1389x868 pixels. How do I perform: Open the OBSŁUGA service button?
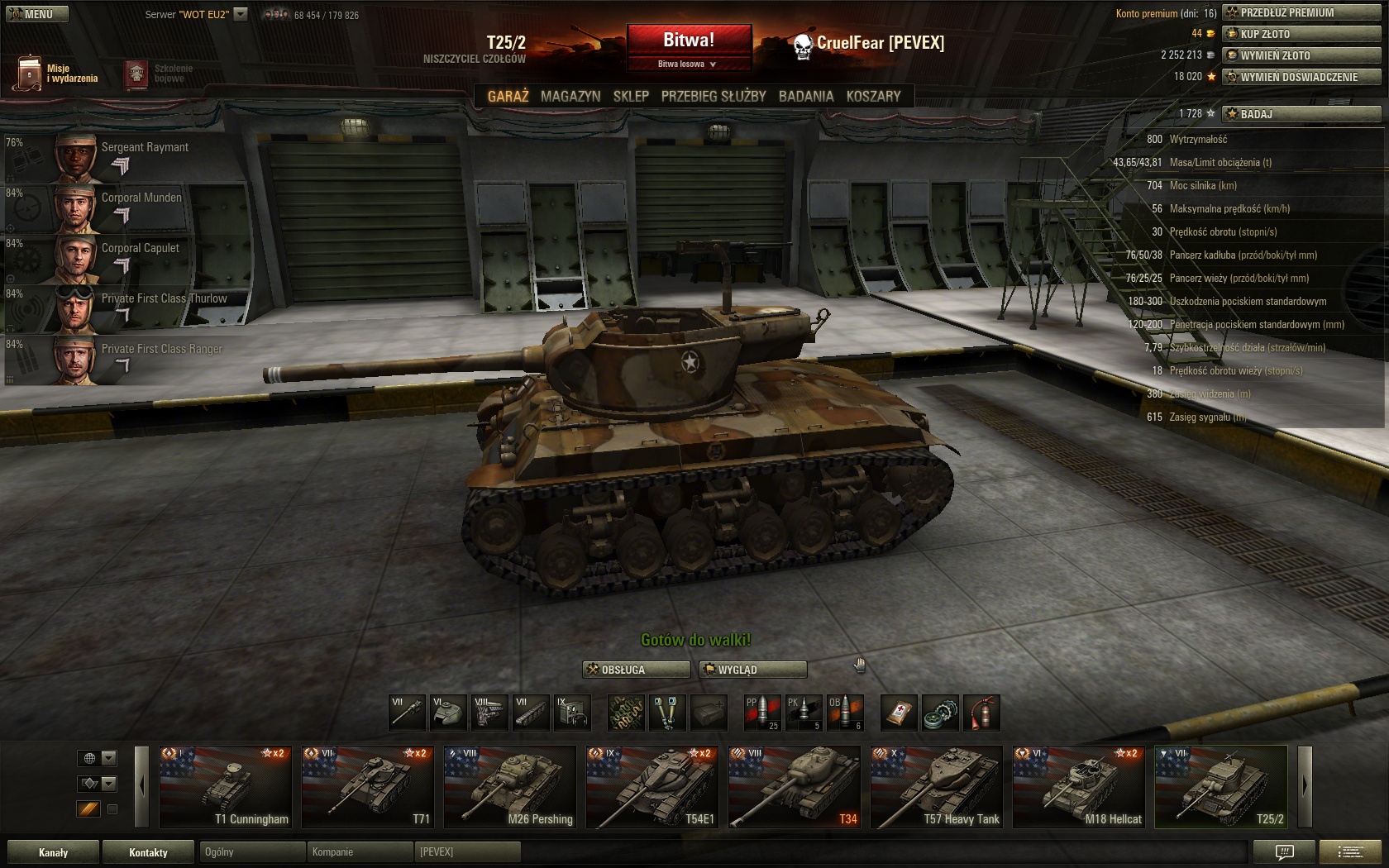636,670
